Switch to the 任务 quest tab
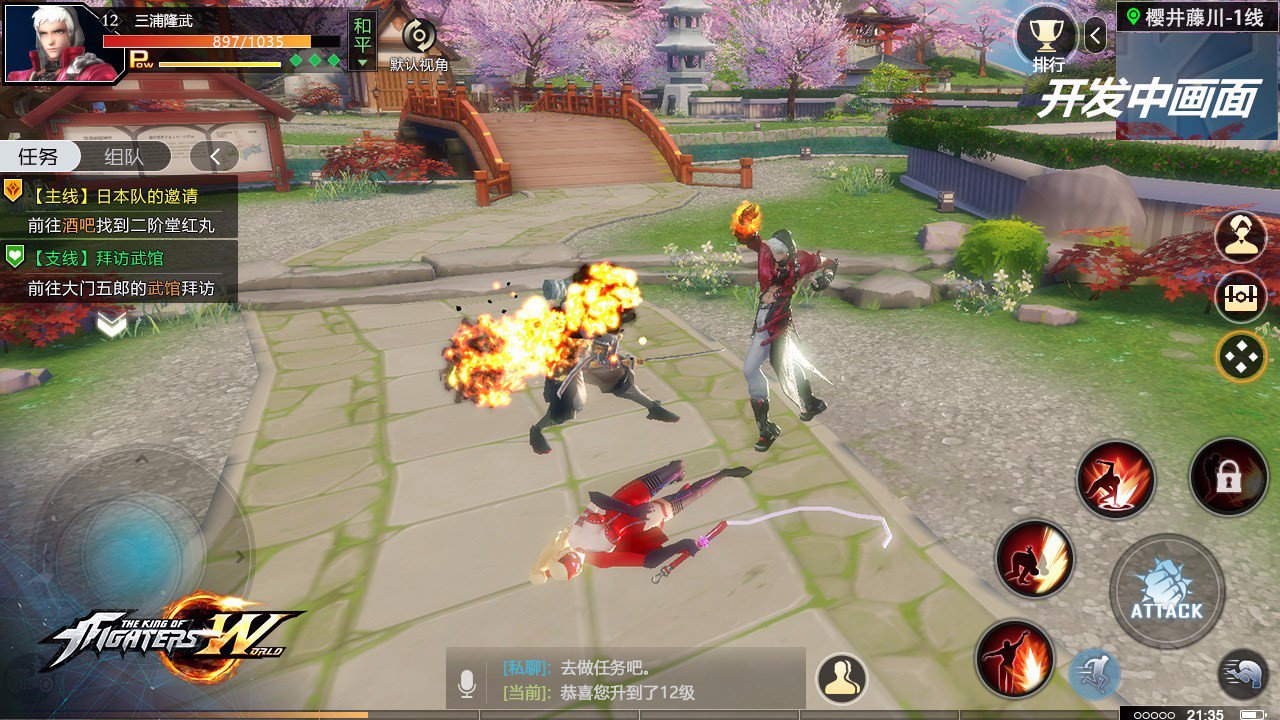The image size is (1280, 720). [x=38, y=156]
